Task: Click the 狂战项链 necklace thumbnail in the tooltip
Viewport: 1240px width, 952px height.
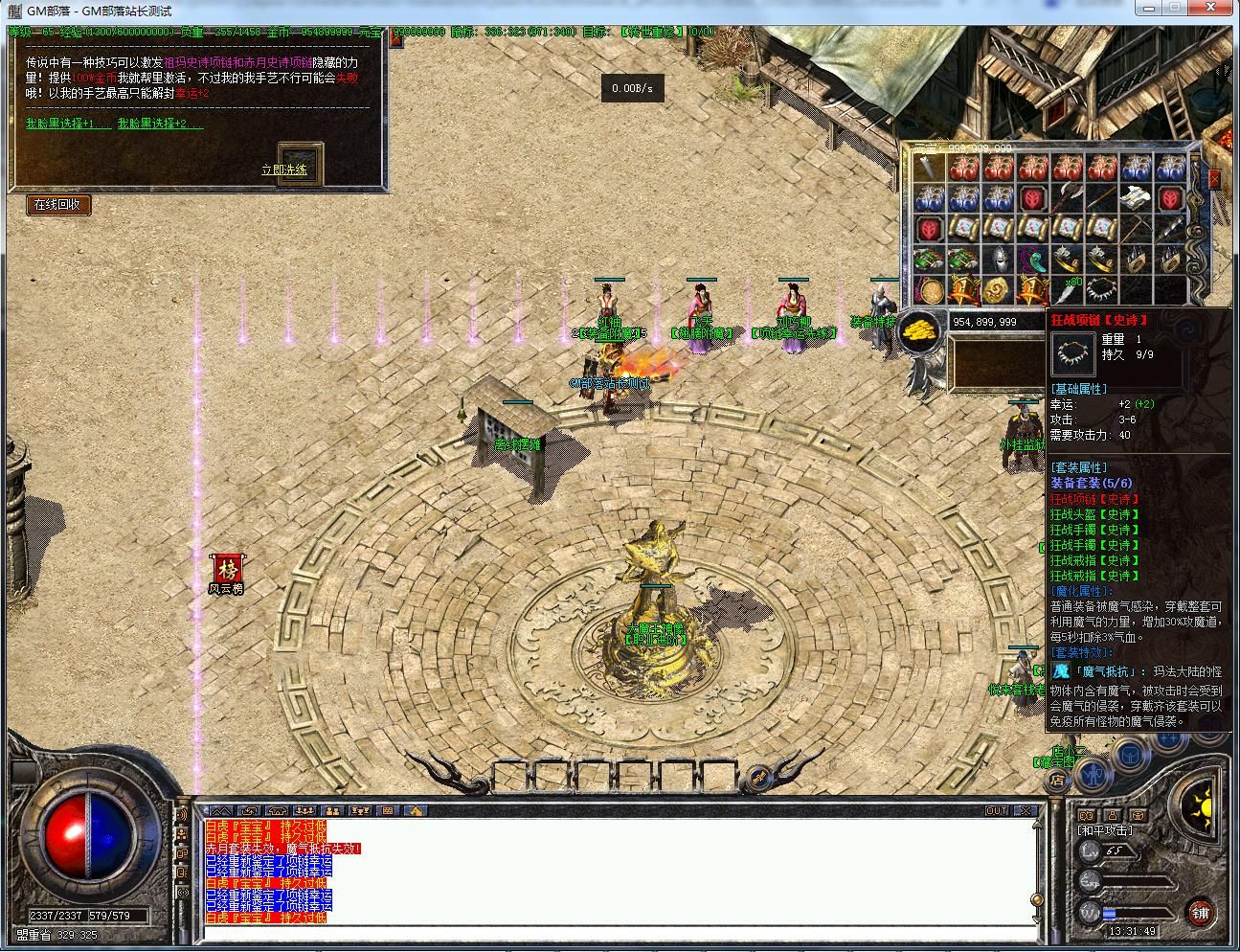Action: click(1072, 353)
